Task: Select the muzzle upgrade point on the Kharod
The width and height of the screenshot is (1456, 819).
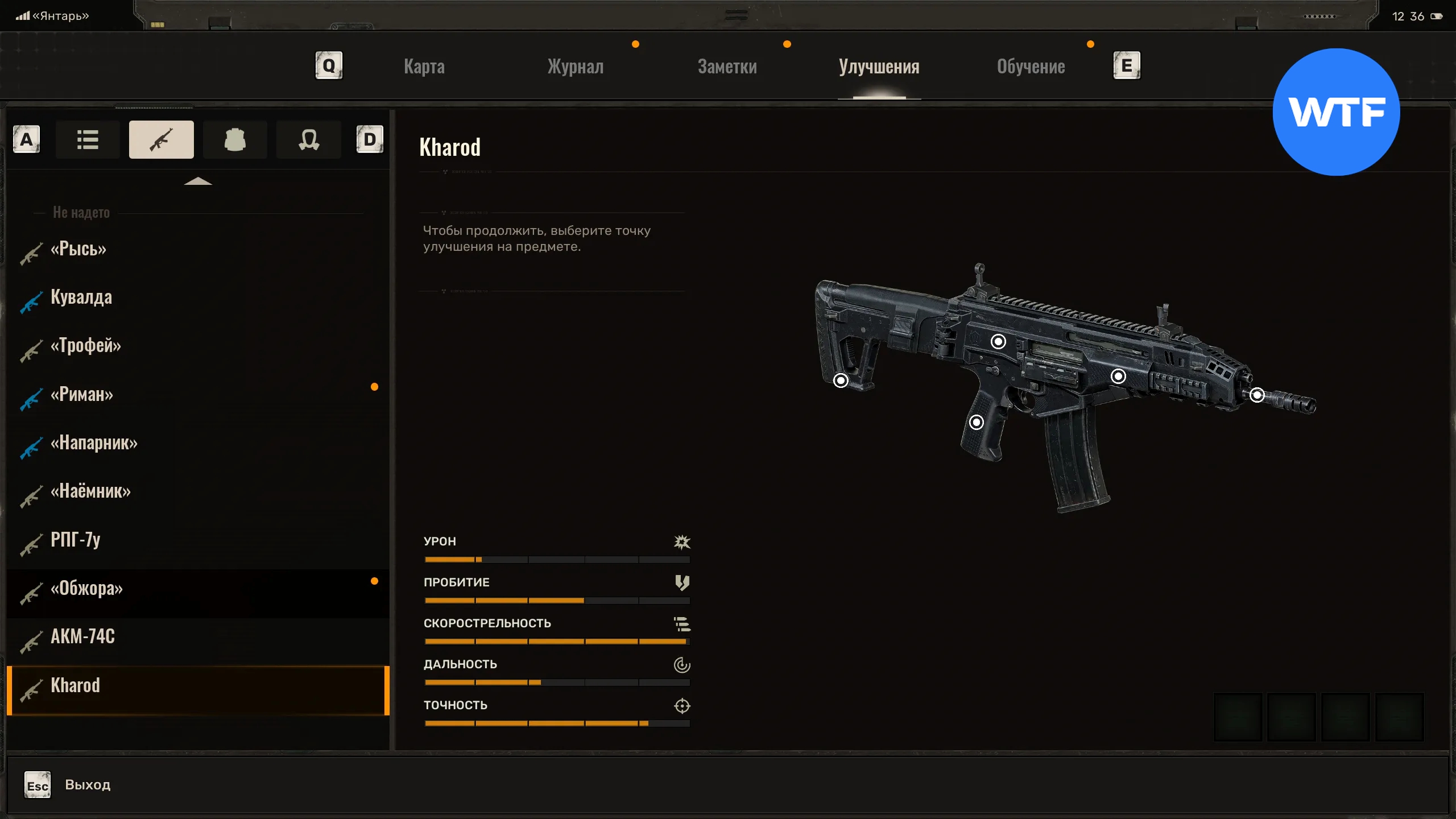Action: click(1257, 395)
